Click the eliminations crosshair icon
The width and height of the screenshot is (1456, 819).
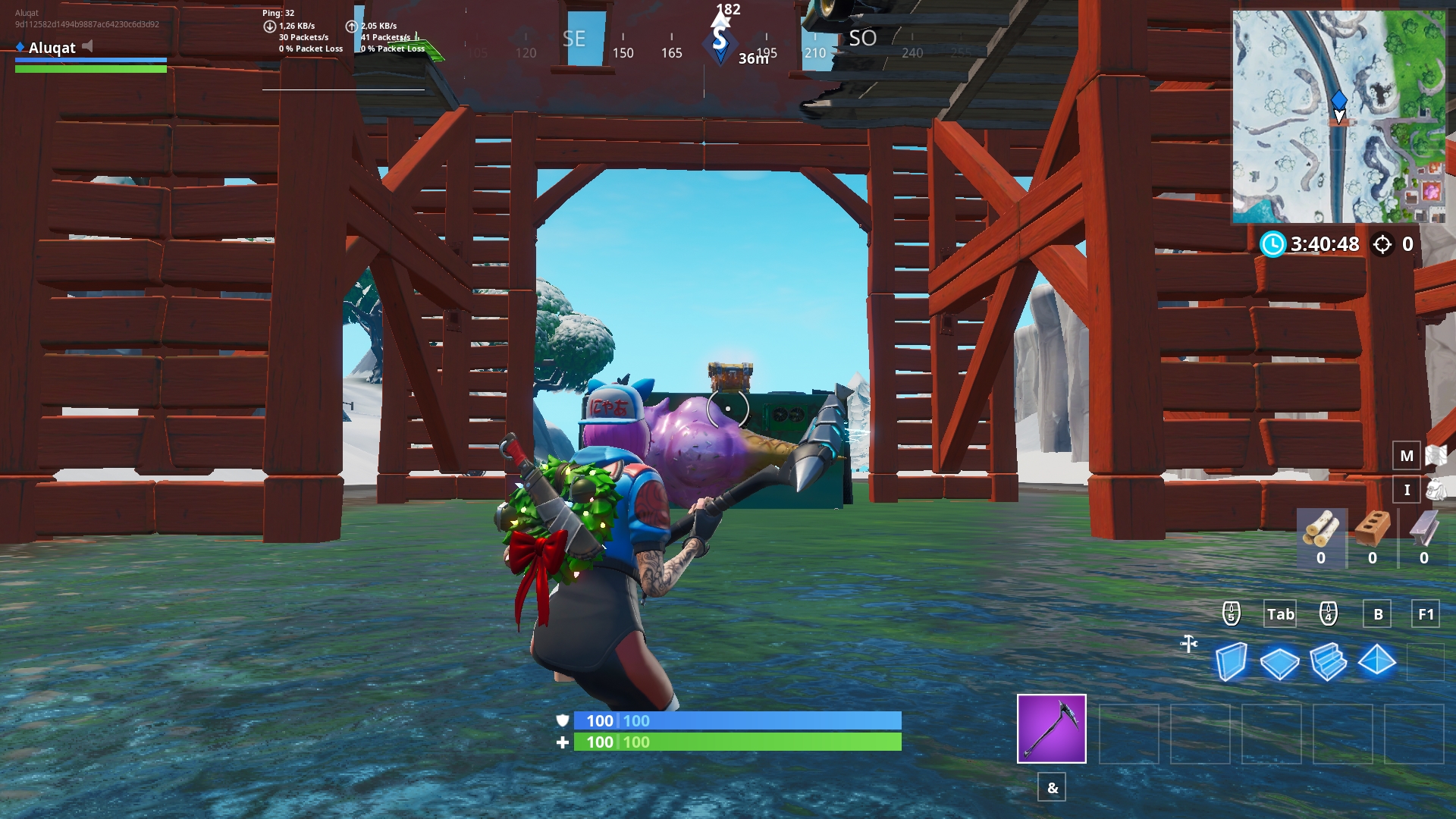1382,244
